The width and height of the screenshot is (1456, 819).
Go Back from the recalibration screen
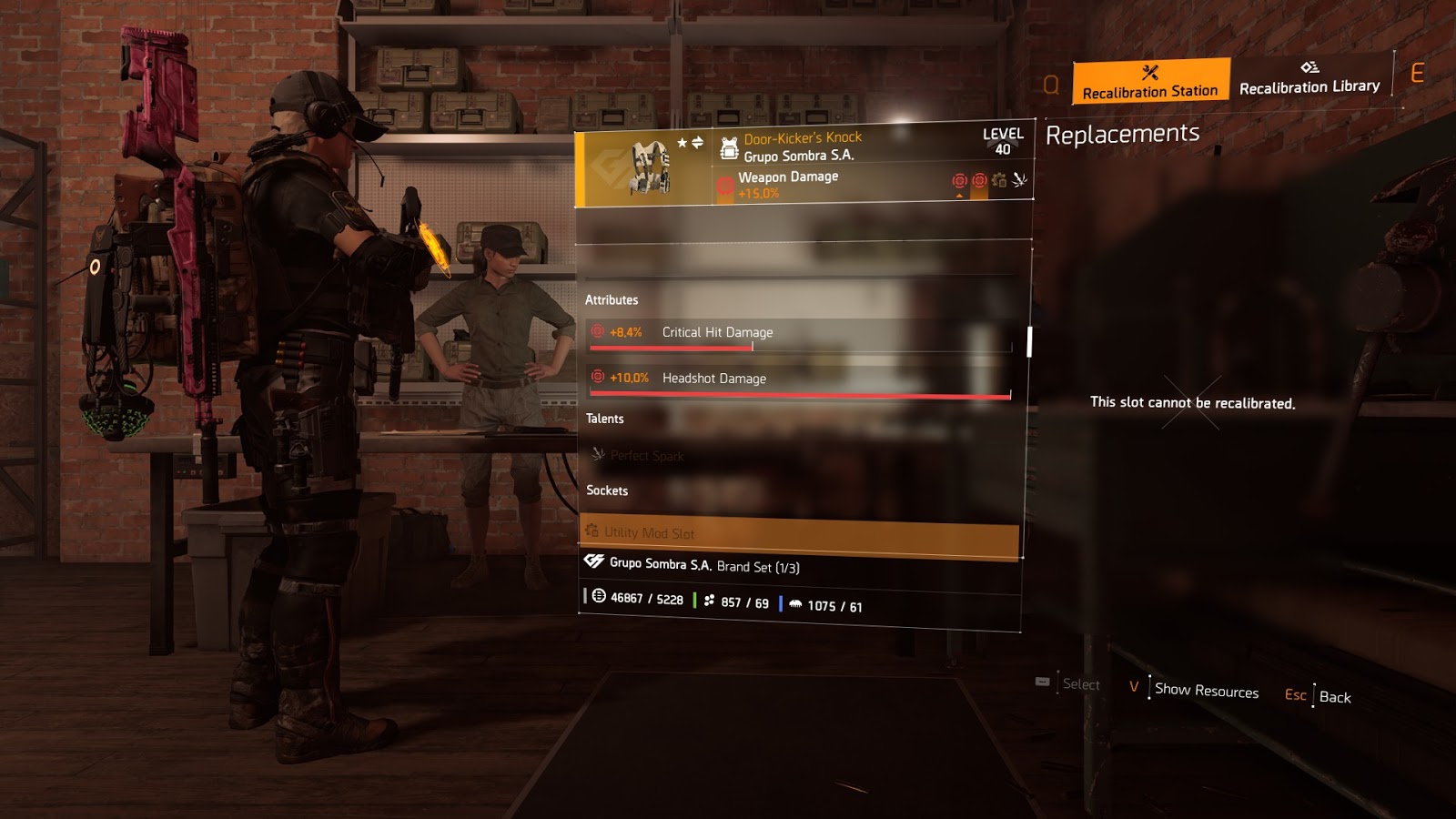(x=1334, y=697)
